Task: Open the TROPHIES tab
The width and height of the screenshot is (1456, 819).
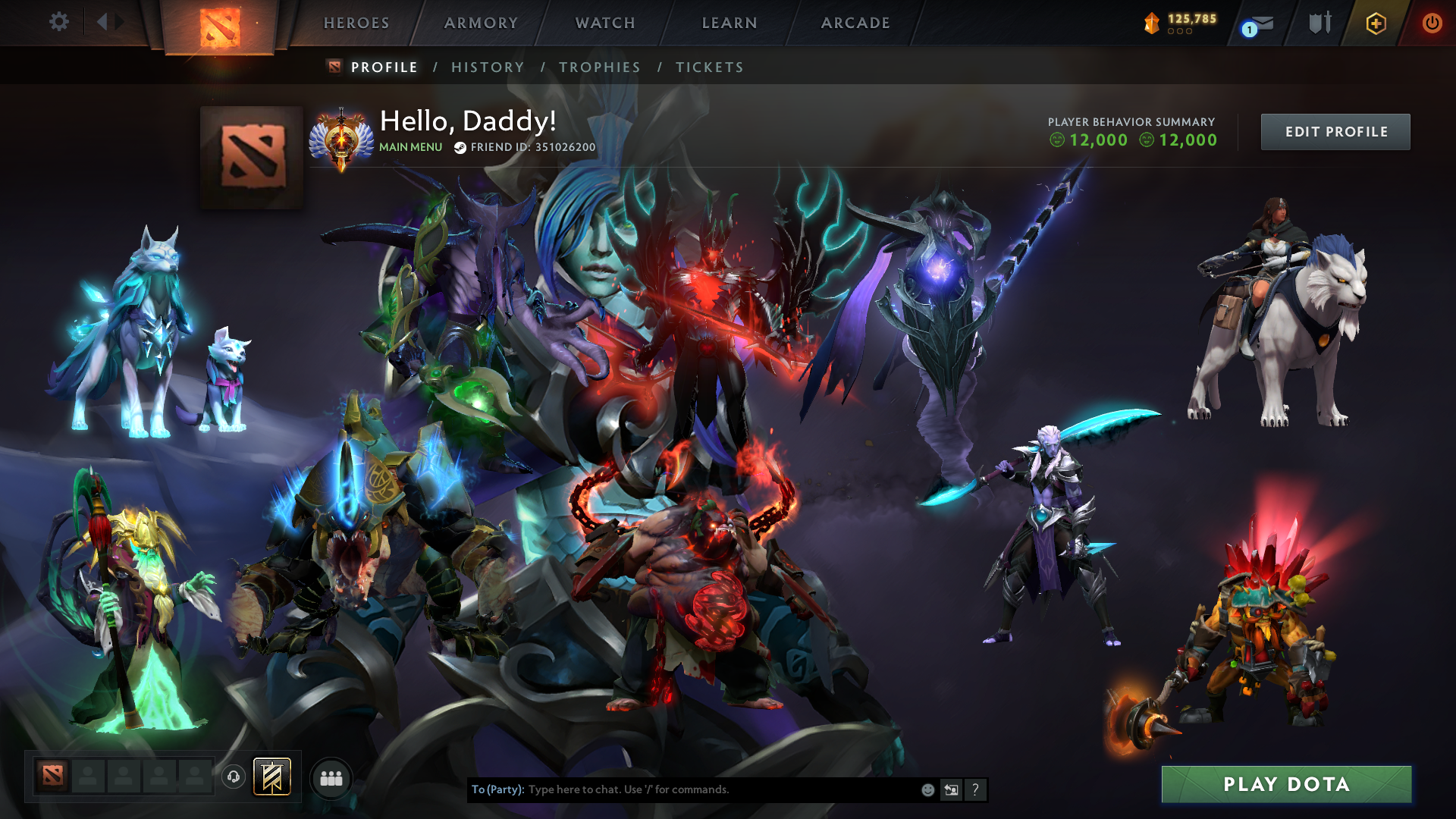Action: pos(600,67)
